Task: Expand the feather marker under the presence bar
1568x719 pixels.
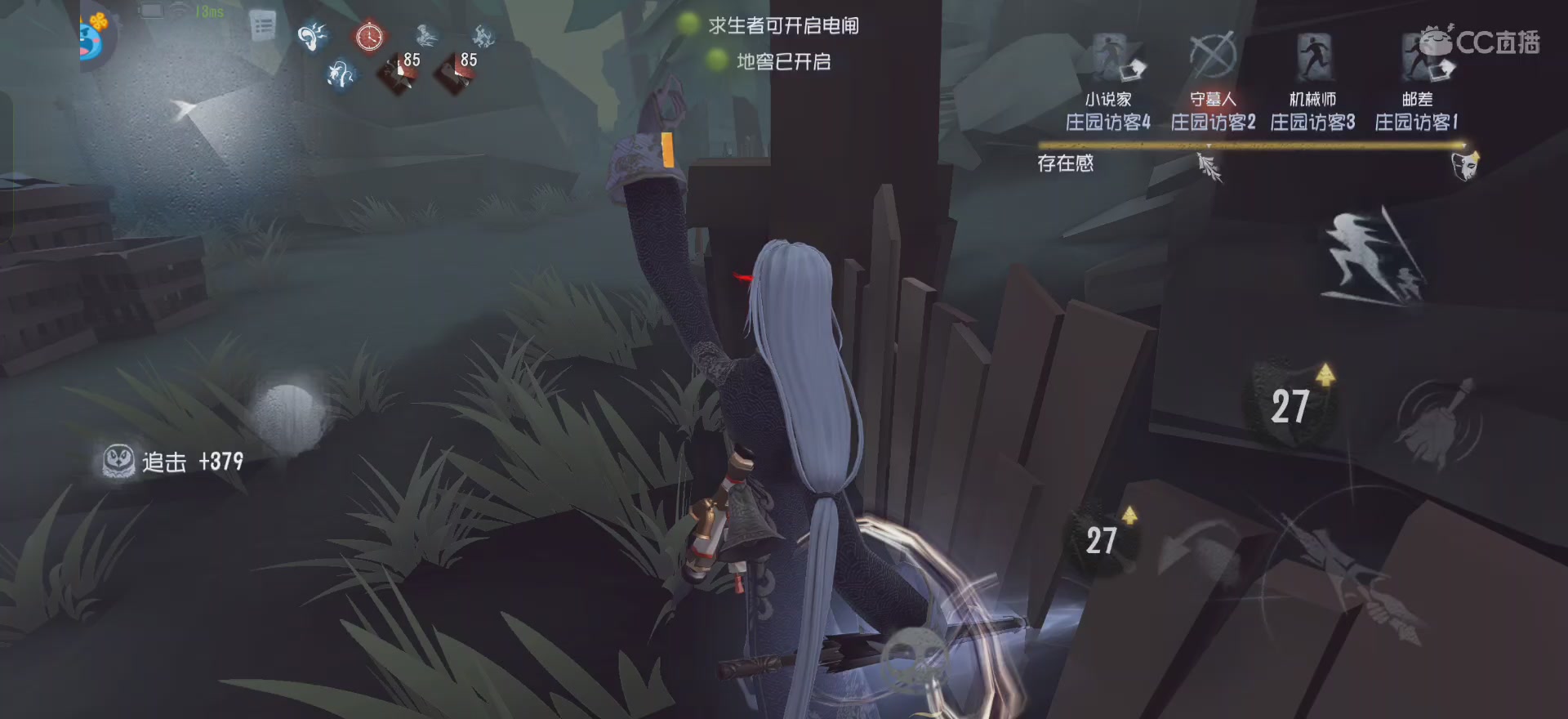Action: (1209, 167)
